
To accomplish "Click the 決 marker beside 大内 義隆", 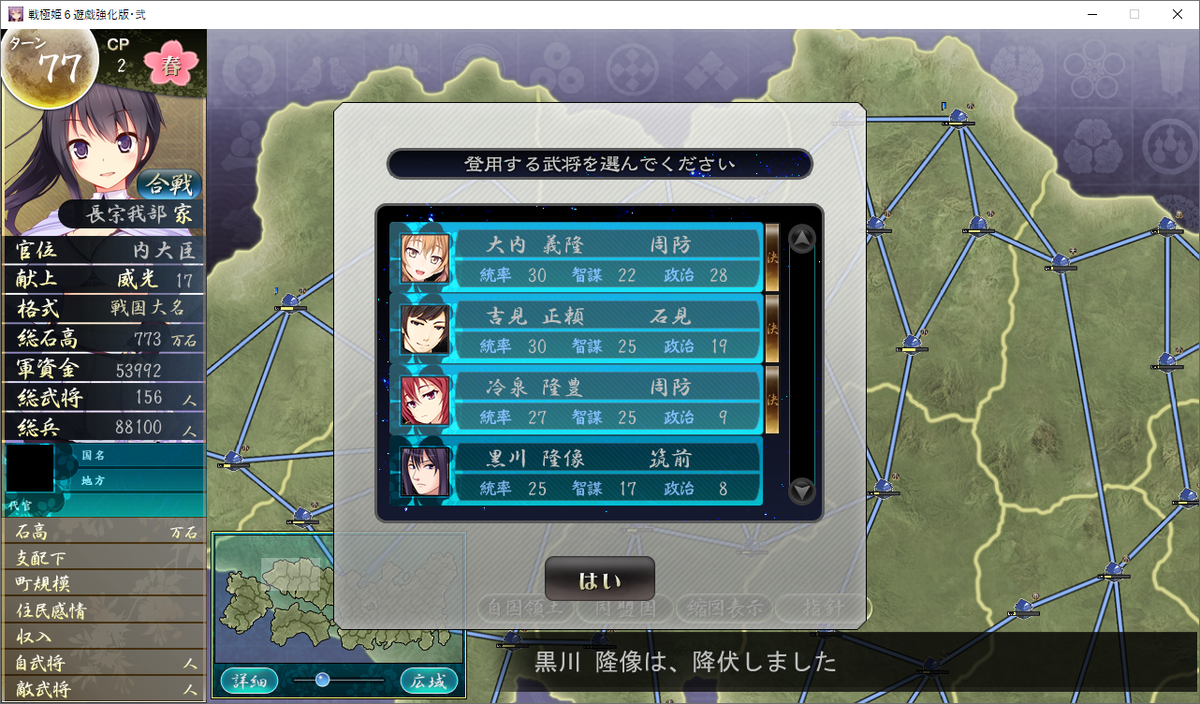I will click(x=772, y=257).
